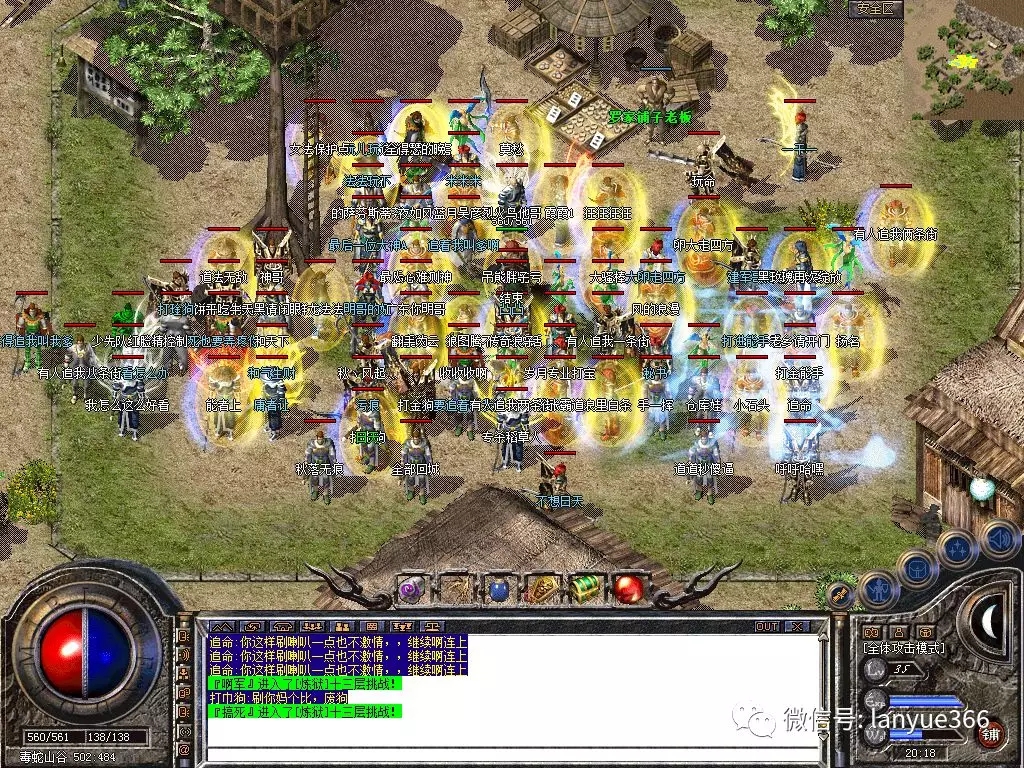Click the small round satellite icon button
This screenshot has height=768, width=1024.
(840, 596)
